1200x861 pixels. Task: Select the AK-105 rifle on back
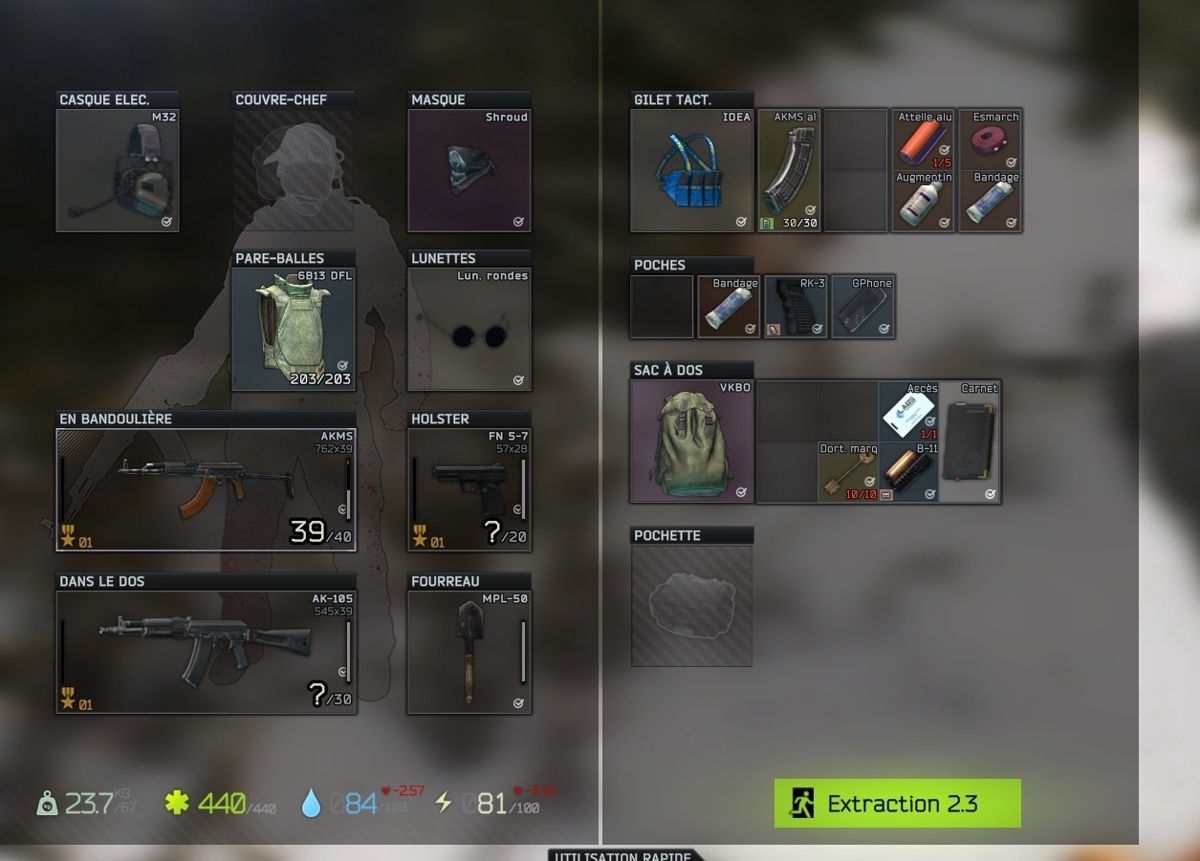click(x=205, y=651)
